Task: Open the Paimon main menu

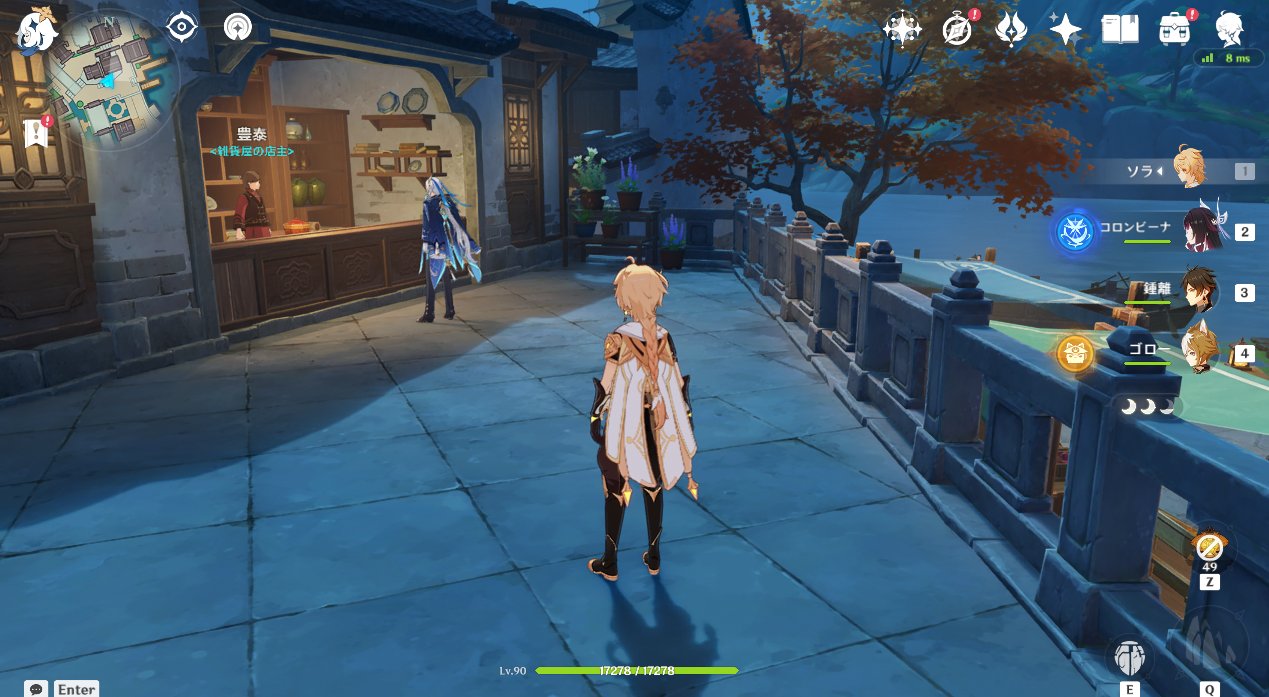Action: 38,28
